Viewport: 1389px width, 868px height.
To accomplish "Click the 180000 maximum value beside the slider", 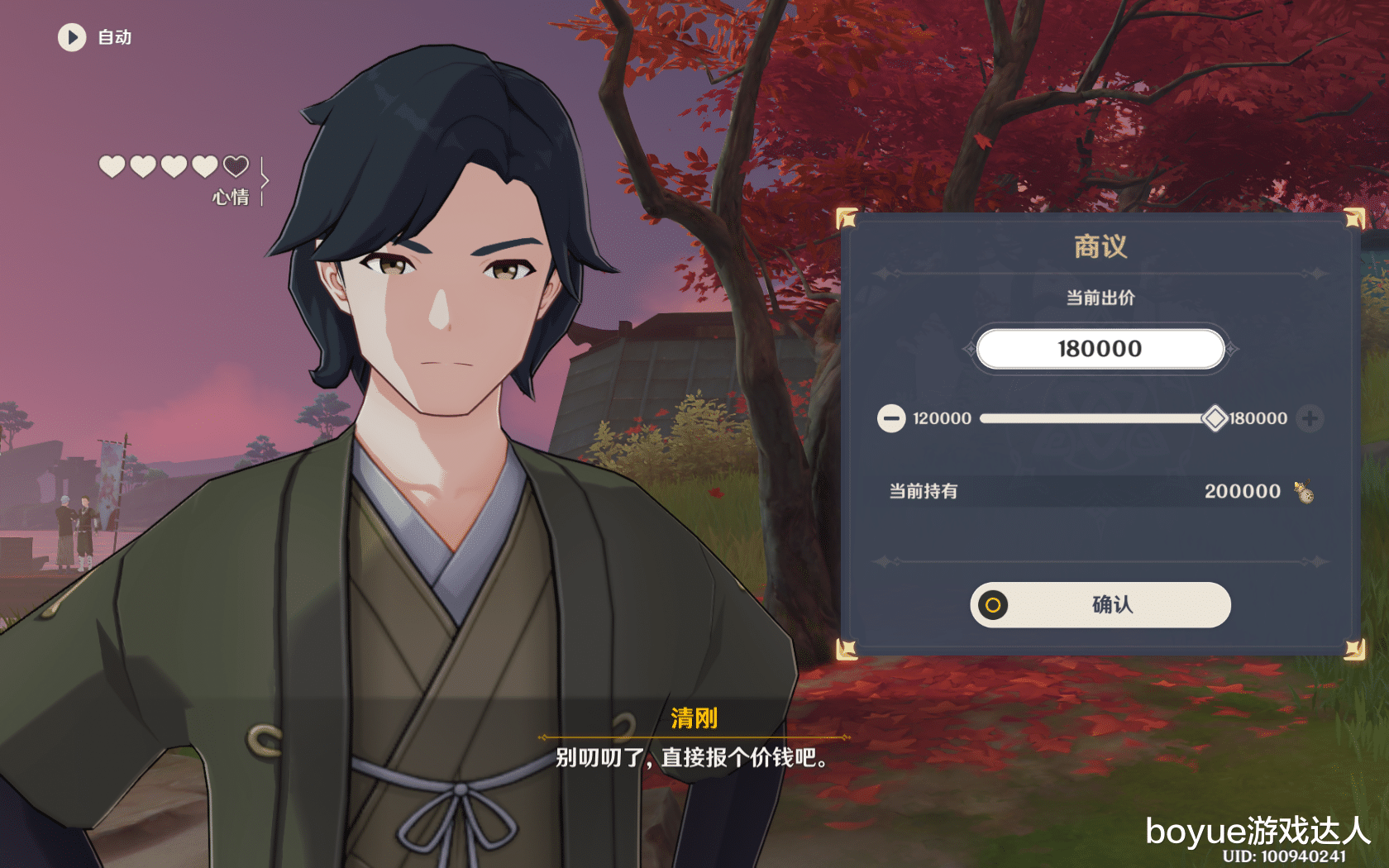I will click(x=1259, y=418).
